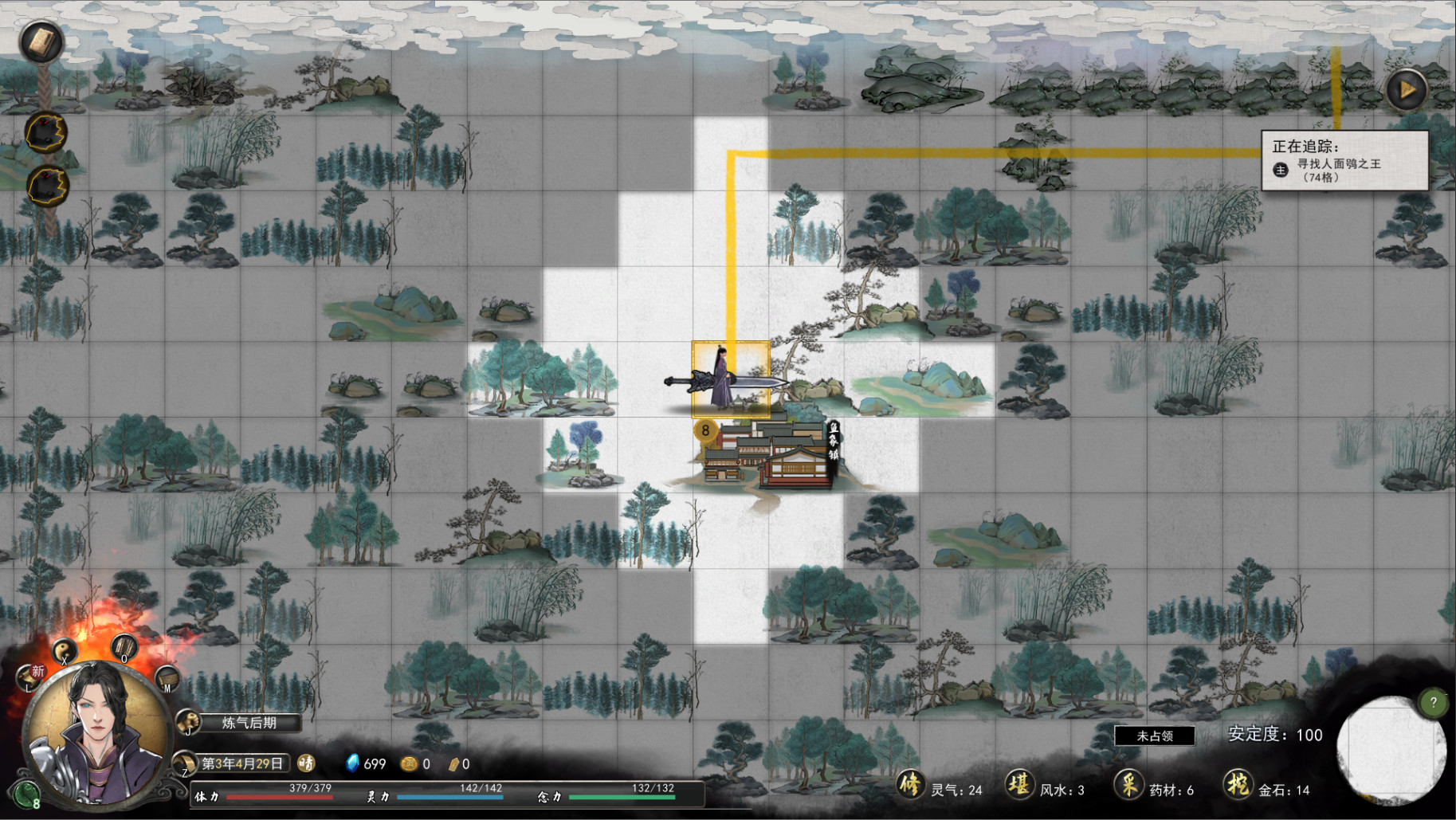
Task: Click the blue spirit stone icon showing 699
Action: tap(353, 763)
